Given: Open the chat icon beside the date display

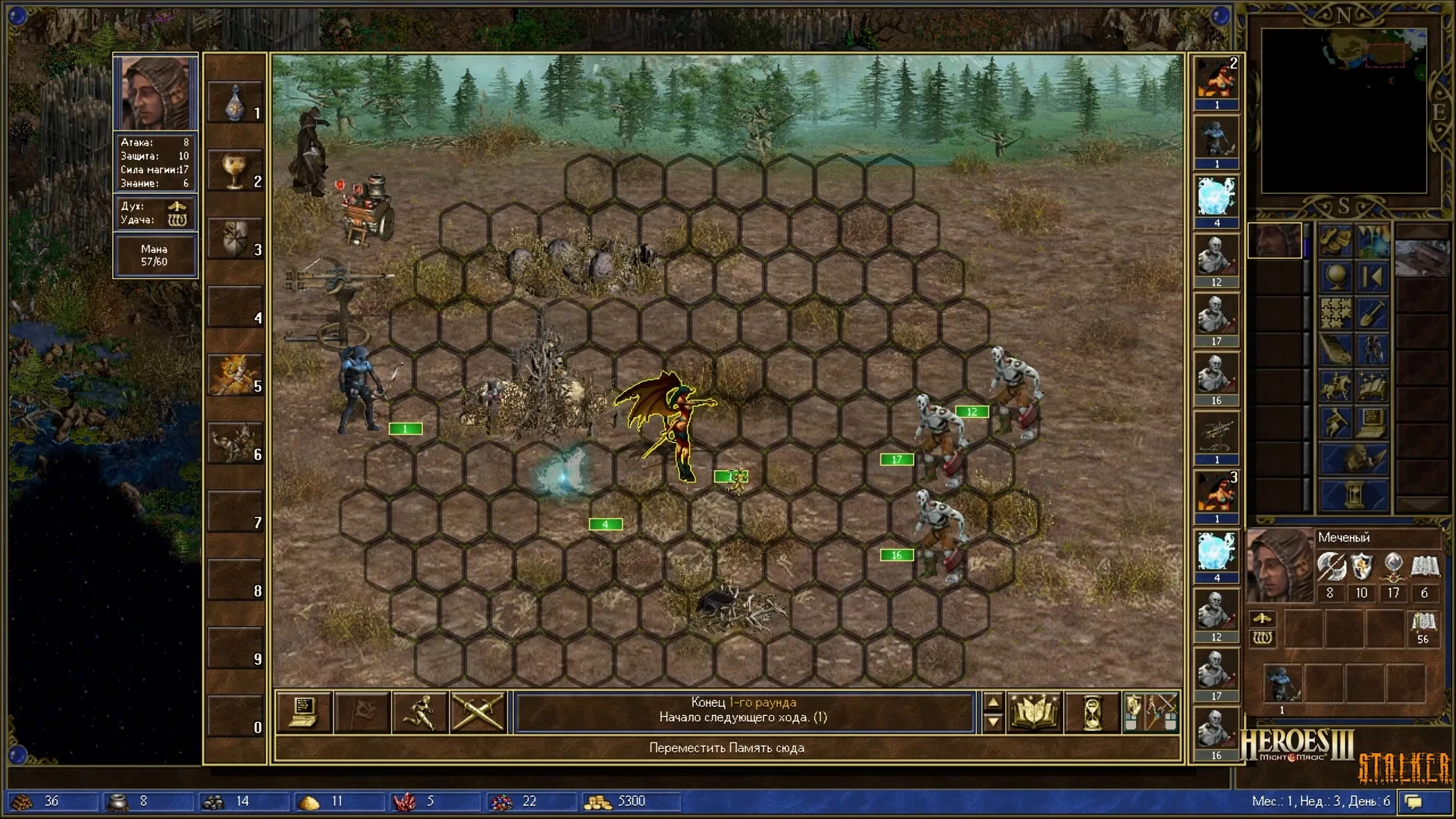Looking at the screenshot, I should (1415, 800).
